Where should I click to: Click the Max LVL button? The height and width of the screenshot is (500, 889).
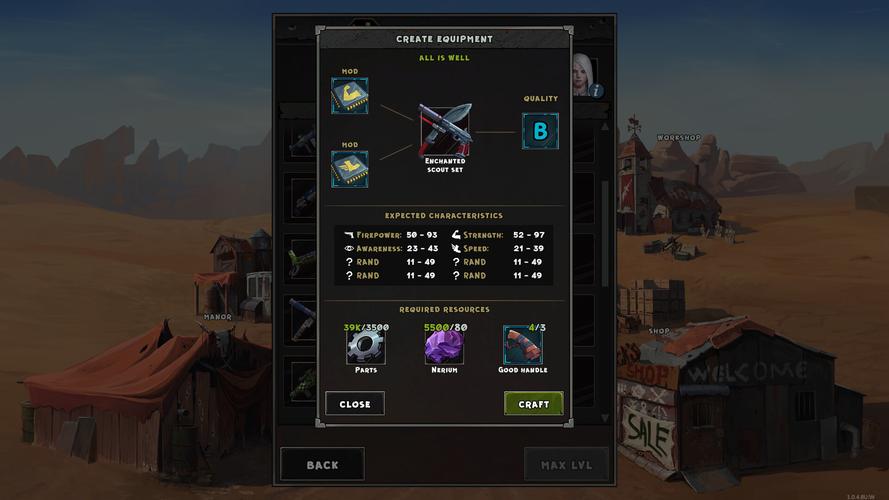pyautogui.click(x=566, y=465)
